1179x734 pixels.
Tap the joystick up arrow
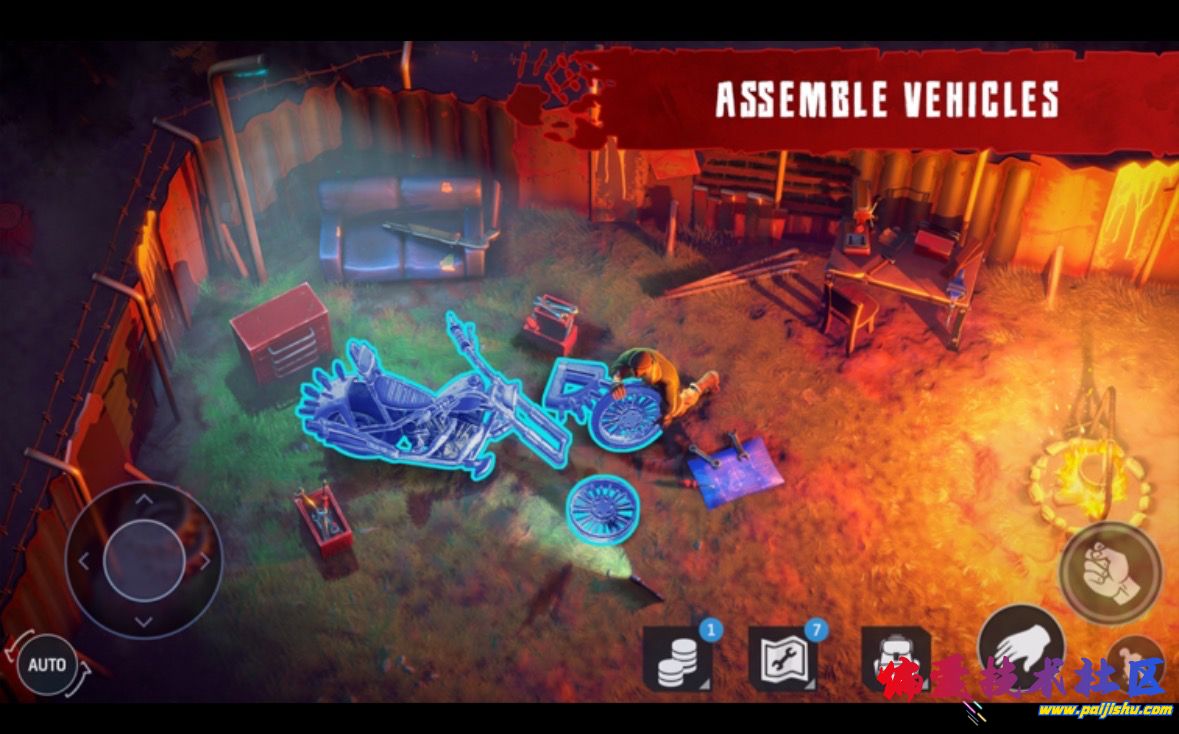[x=144, y=497]
